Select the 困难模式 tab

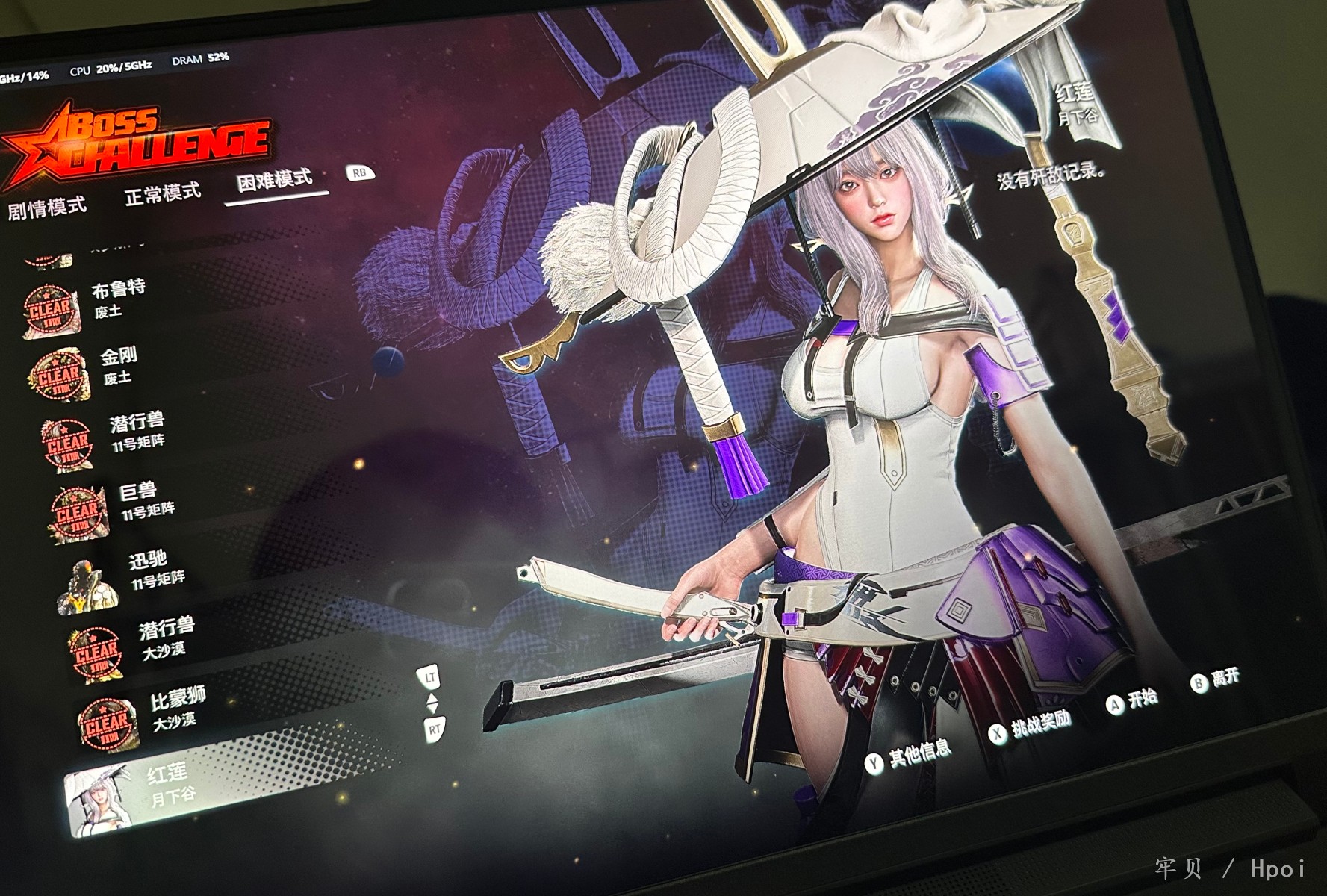tap(274, 181)
